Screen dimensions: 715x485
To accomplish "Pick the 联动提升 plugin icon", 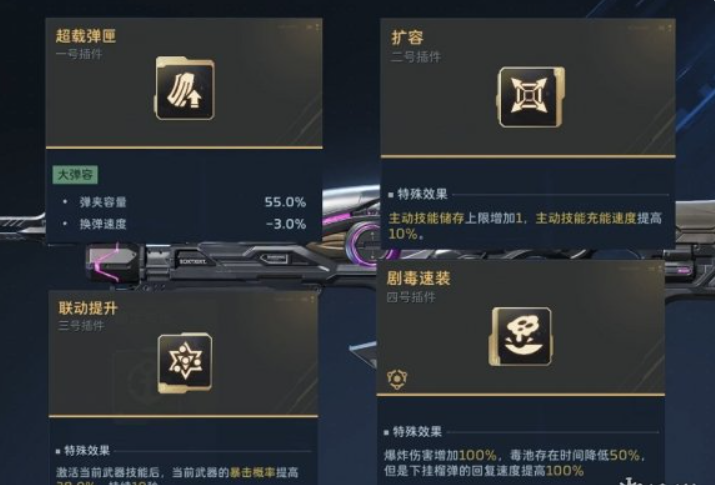I will (x=185, y=362).
